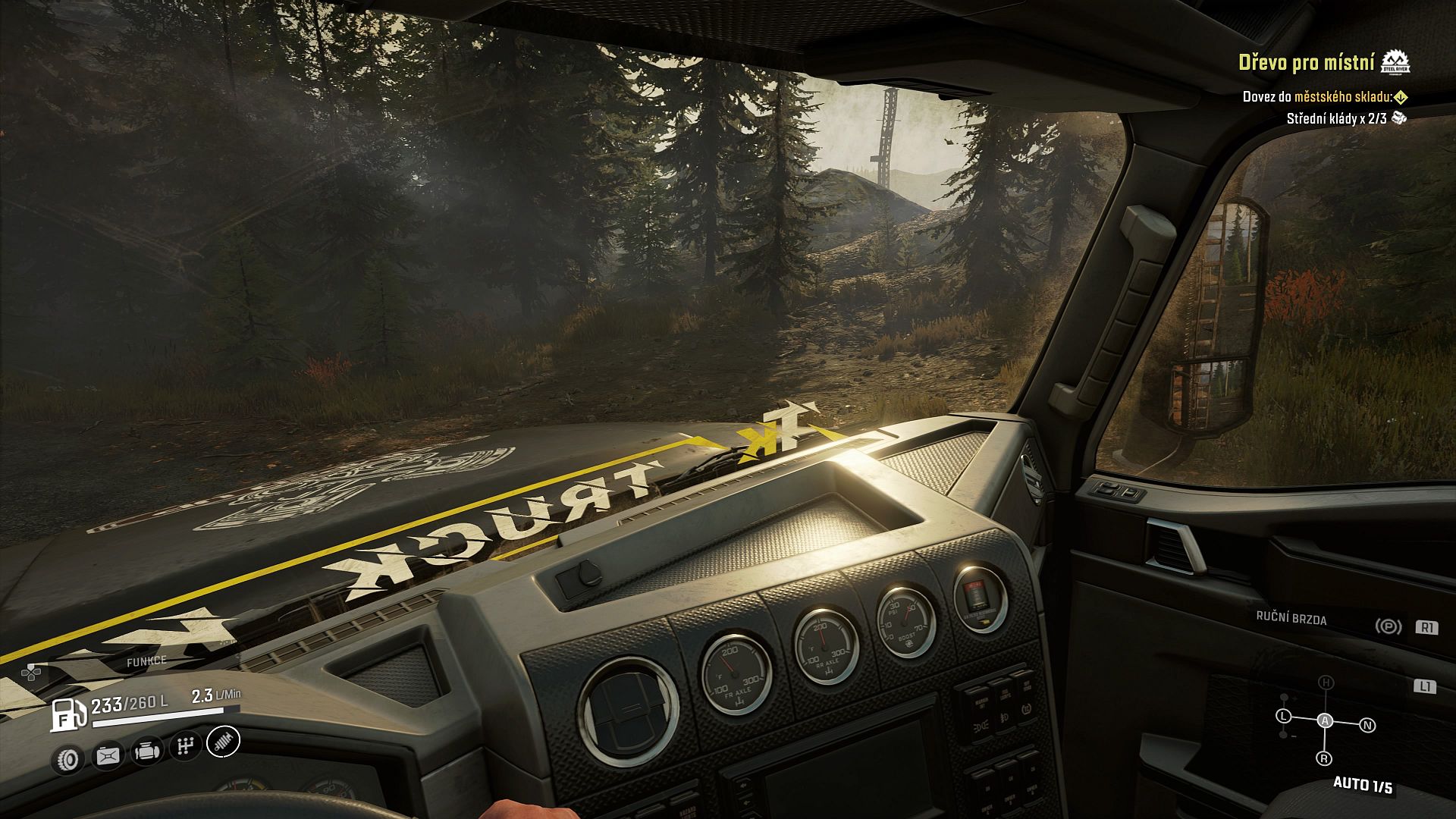This screenshot has width=1456, height=819.
Task: Shift to High gear (H)
Action: (1326, 682)
